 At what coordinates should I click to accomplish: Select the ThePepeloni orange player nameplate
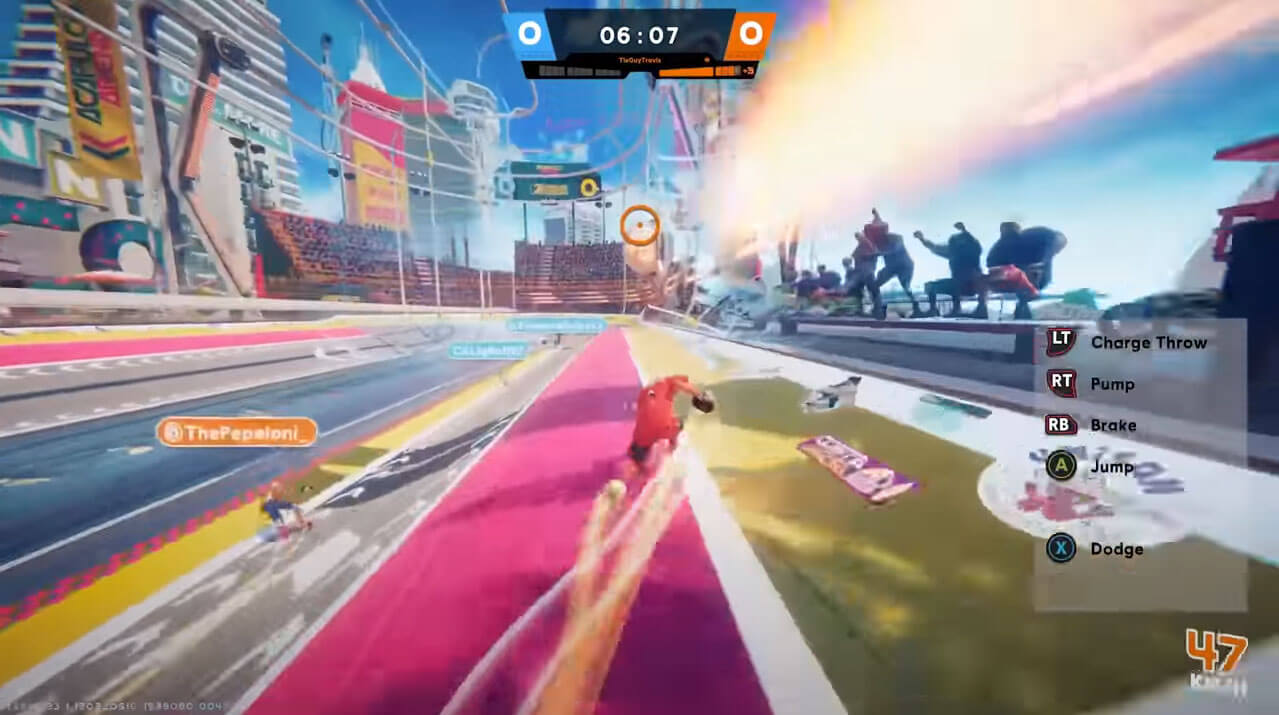coord(236,431)
